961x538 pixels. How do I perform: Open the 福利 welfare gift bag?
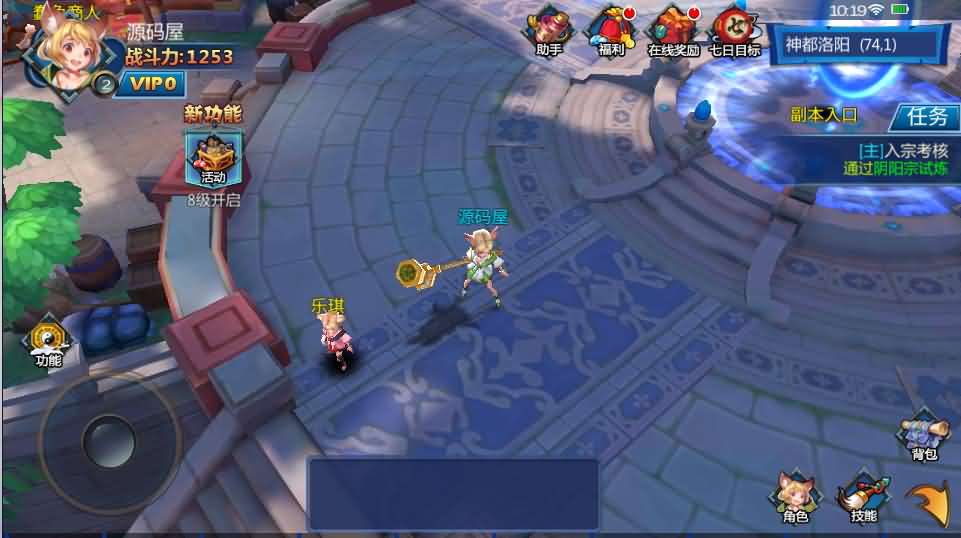point(611,30)
